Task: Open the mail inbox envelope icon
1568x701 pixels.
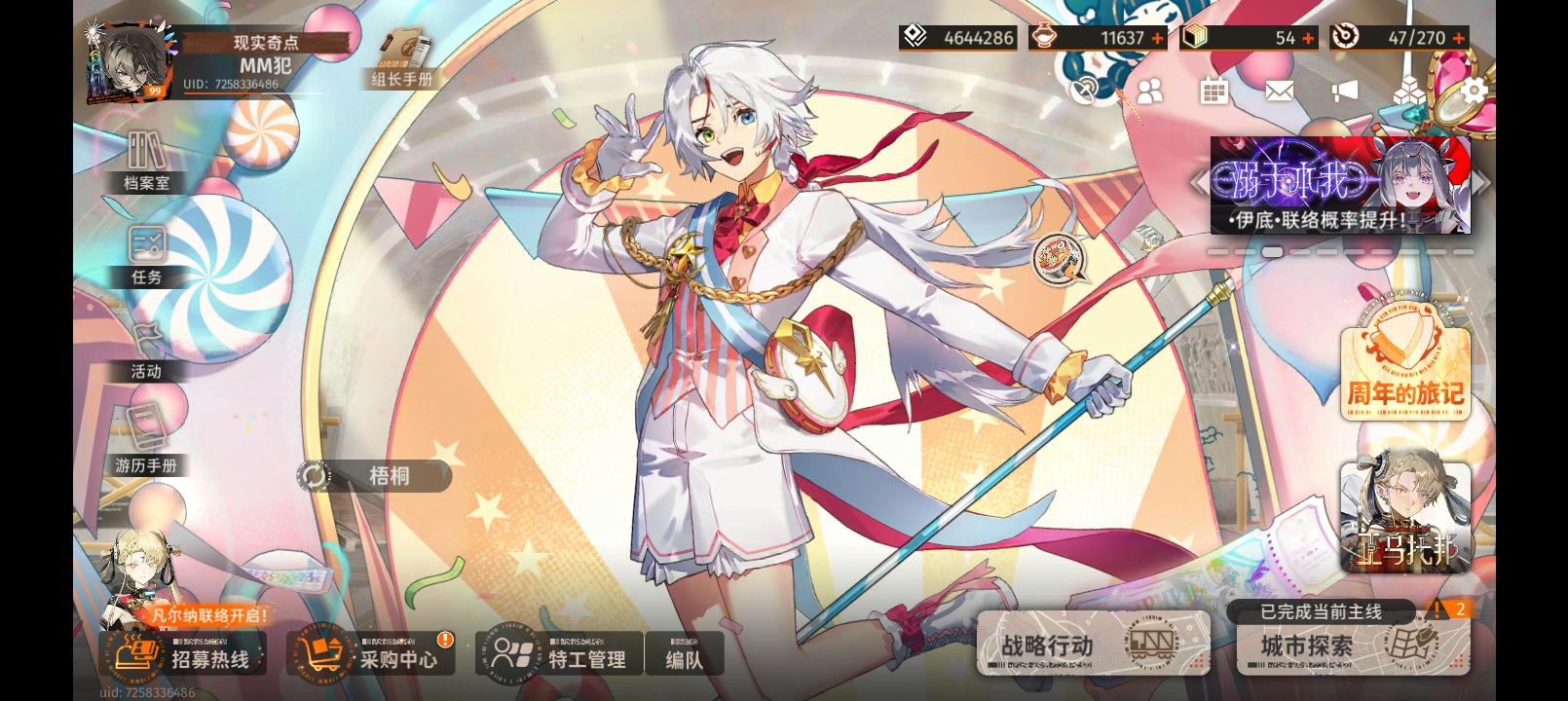Action: [x=1279, y=91]
